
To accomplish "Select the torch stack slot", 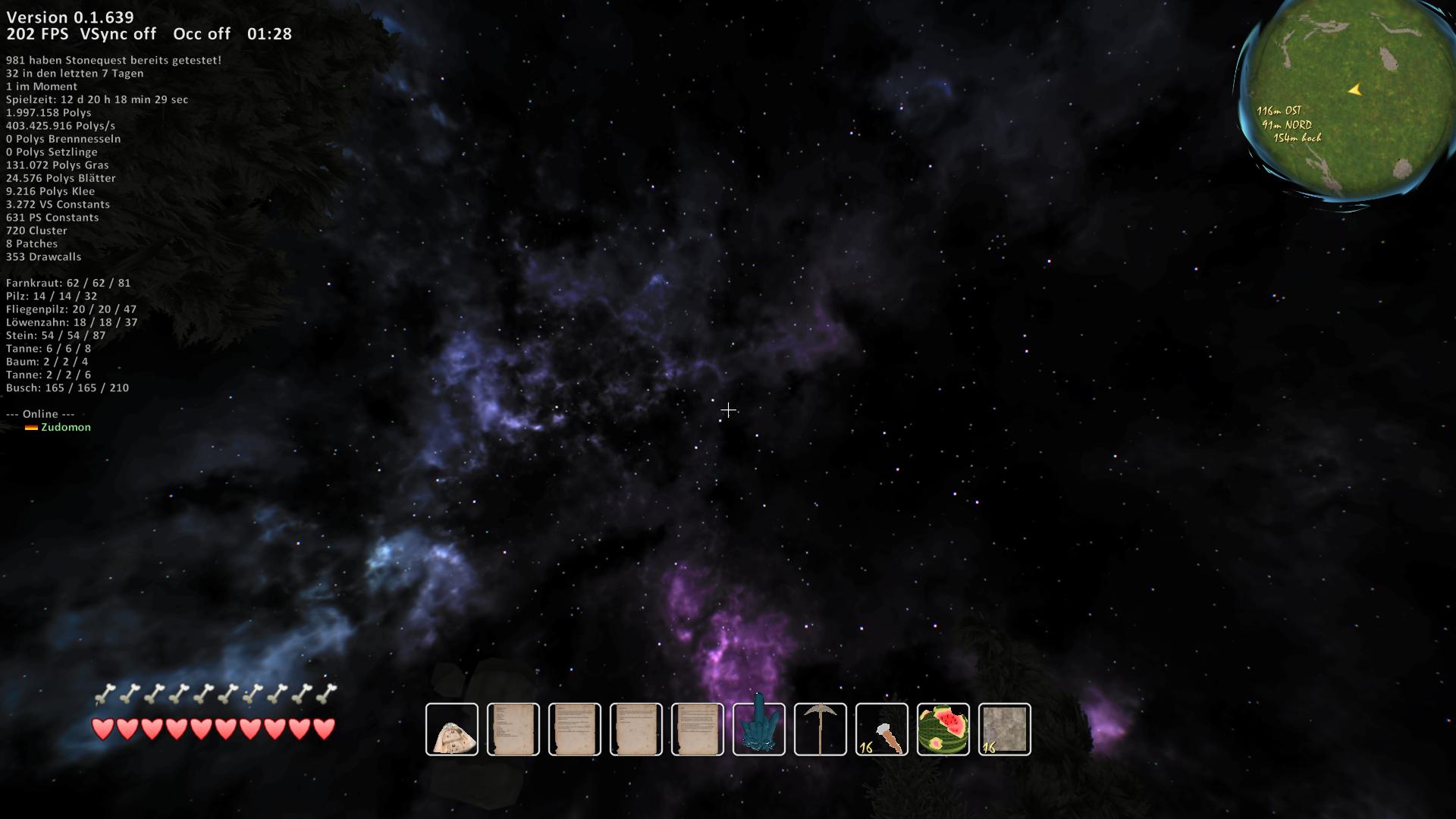I will [x=882, y=730].
